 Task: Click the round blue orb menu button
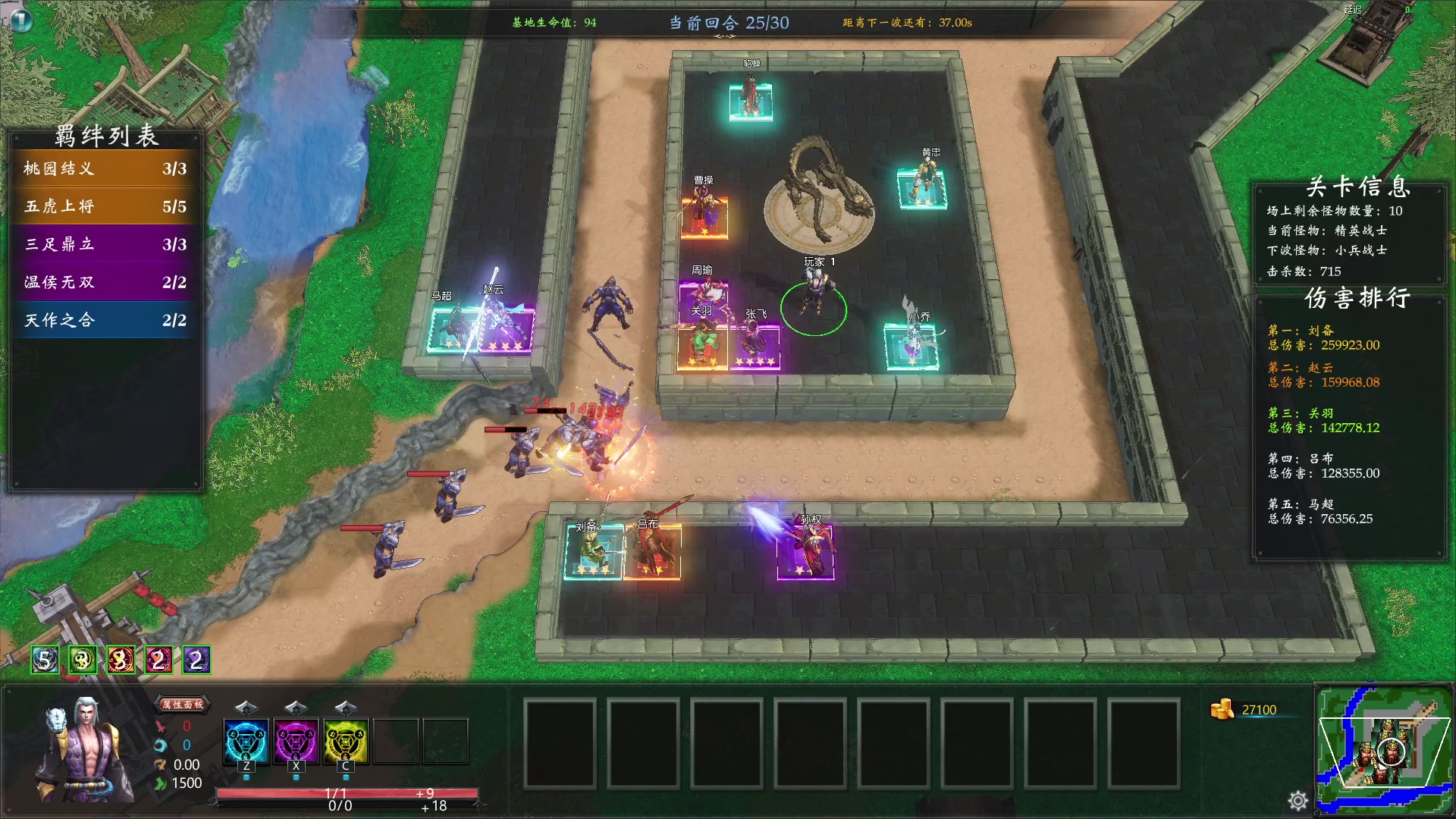pos(20,19)
